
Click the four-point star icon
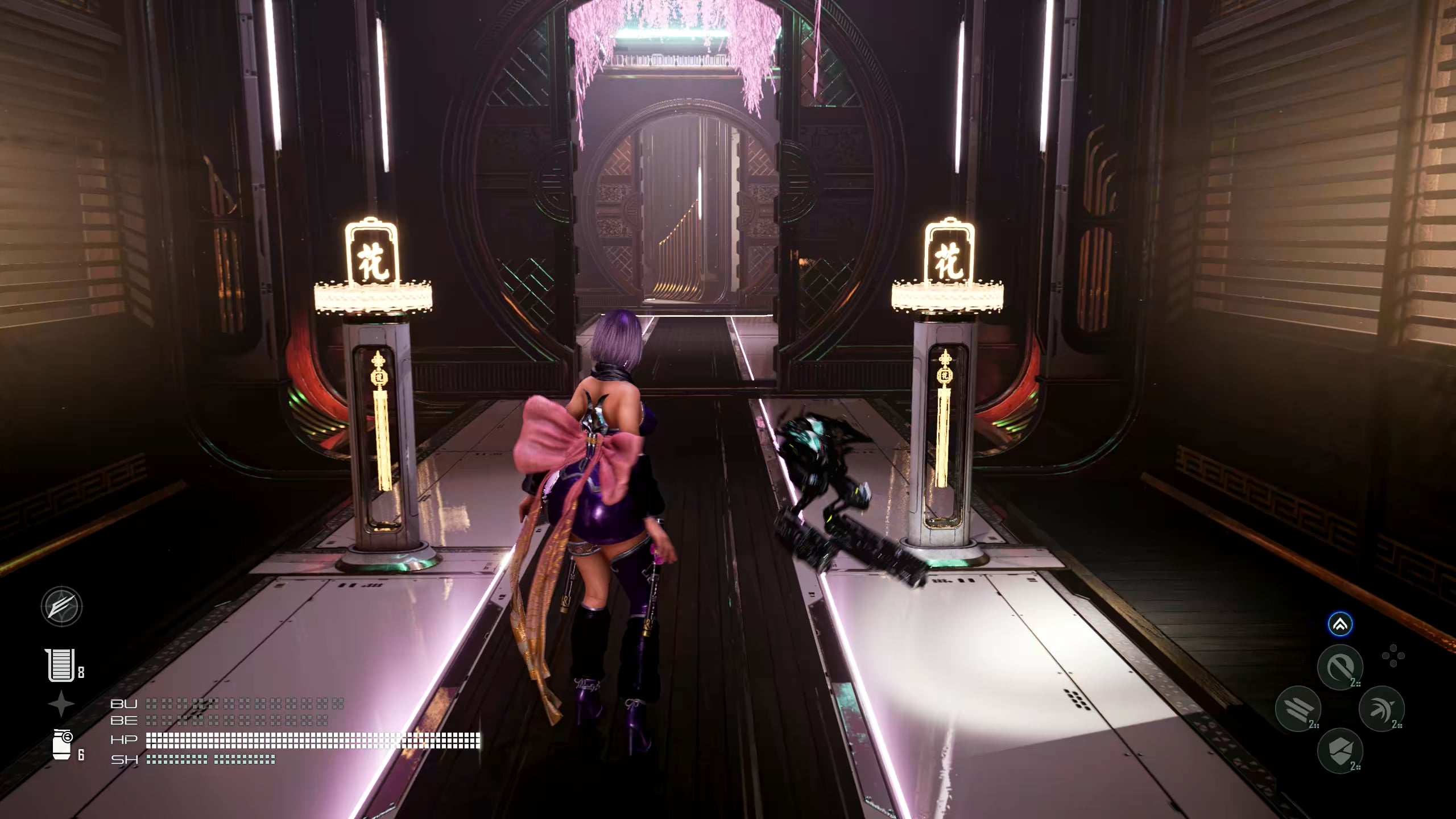61,705
